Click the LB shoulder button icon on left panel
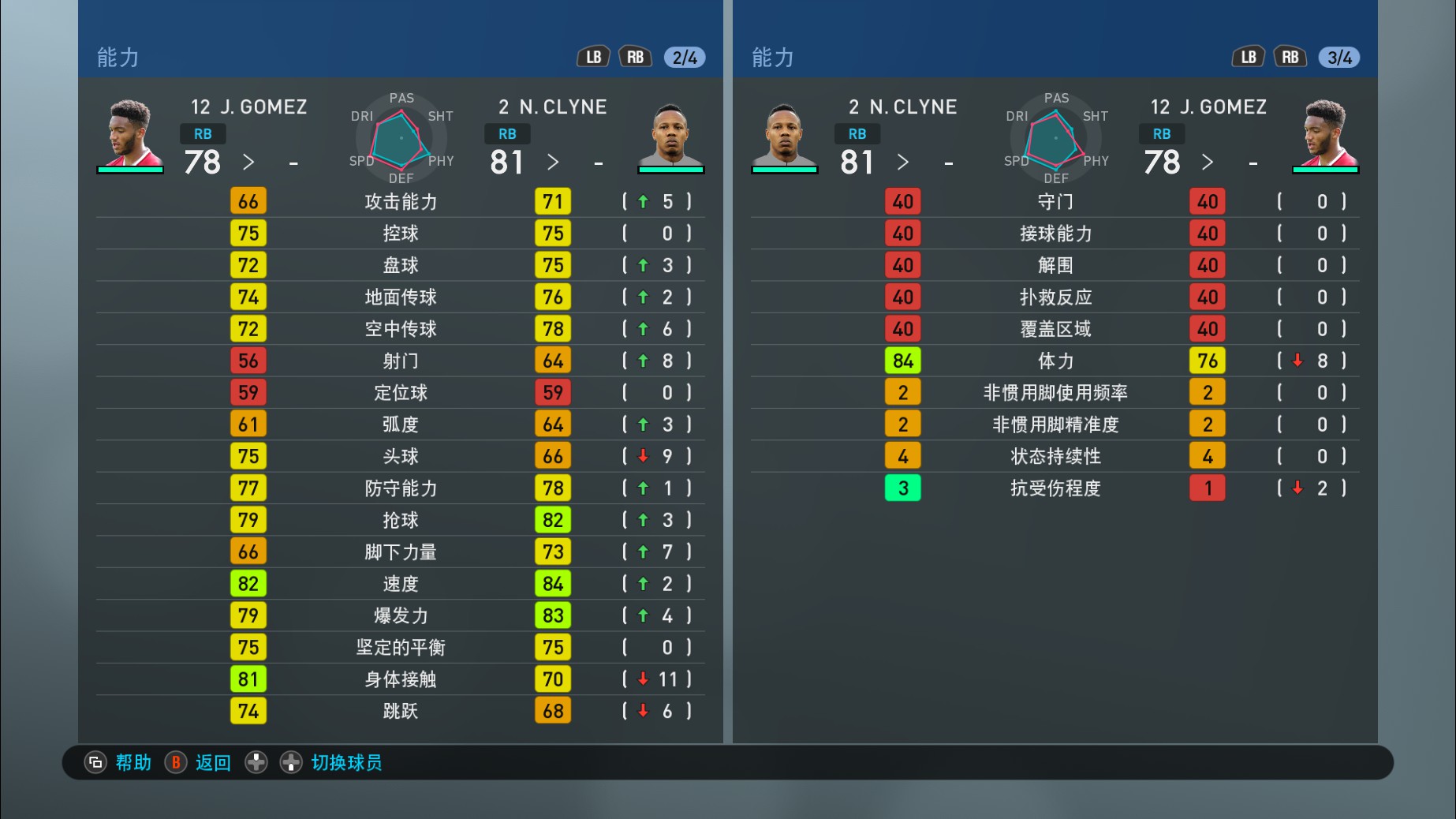This screenshot has width=1456, height=819. tap(593, 57)
